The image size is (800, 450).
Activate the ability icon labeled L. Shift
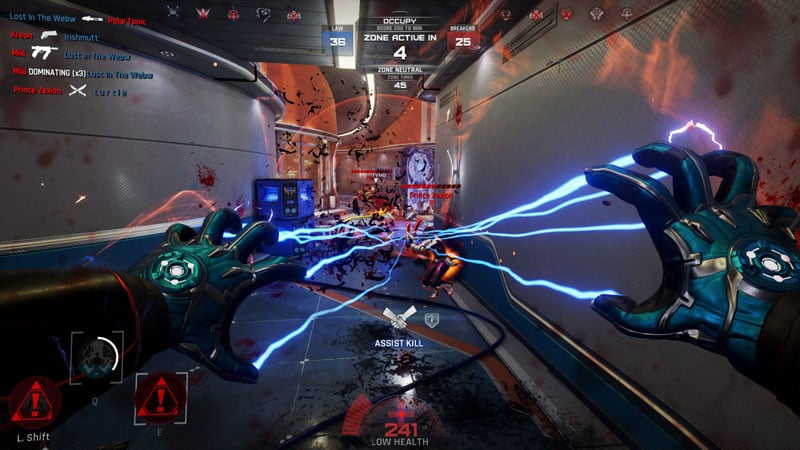click(x=34, y=402)
